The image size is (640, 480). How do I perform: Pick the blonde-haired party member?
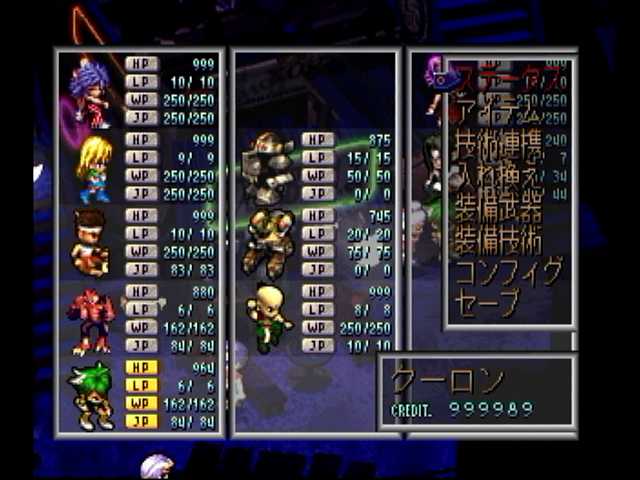(92, 167)
